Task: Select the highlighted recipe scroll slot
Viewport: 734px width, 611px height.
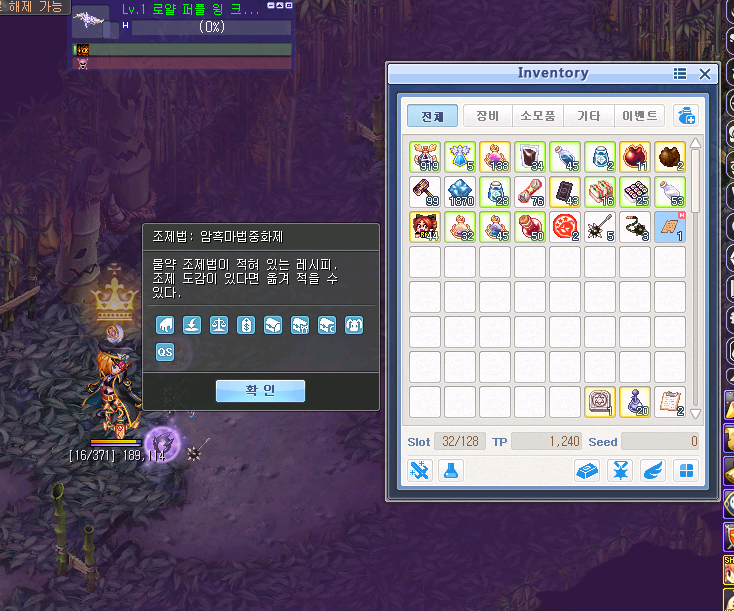Action: click(670, 227)
